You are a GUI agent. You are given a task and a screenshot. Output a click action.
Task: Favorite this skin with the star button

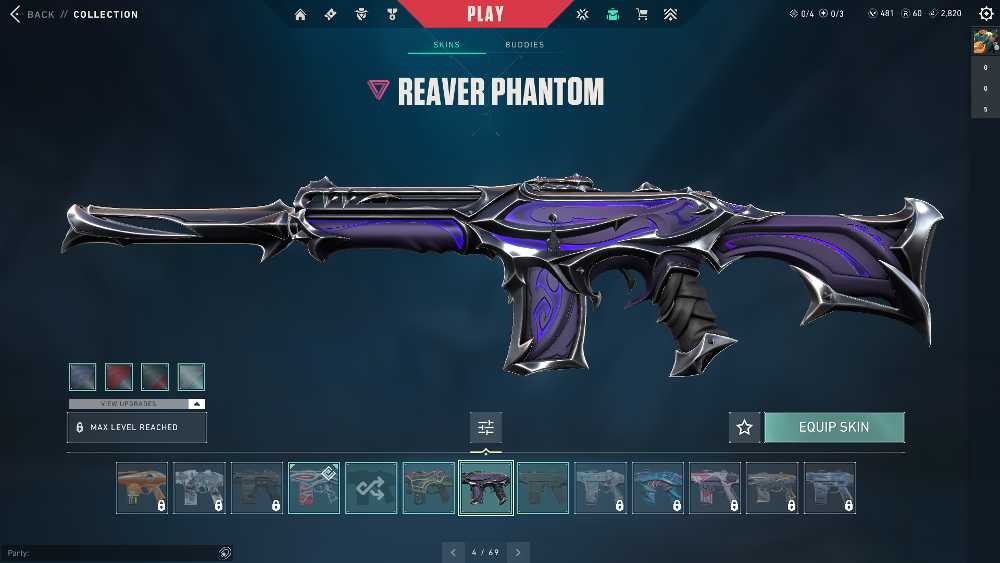coord(744,427)
